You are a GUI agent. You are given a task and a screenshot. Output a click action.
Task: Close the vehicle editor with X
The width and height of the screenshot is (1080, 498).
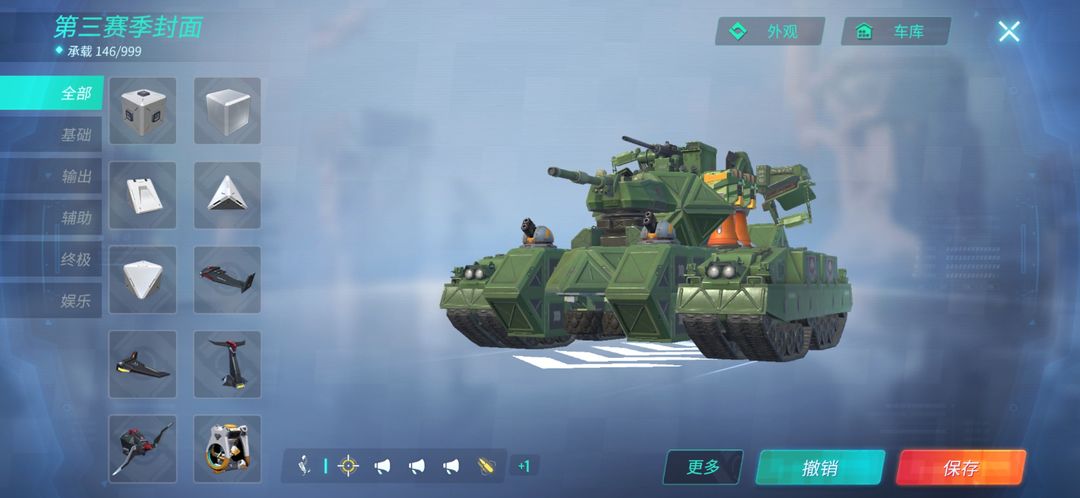(x=1008, y=31)
